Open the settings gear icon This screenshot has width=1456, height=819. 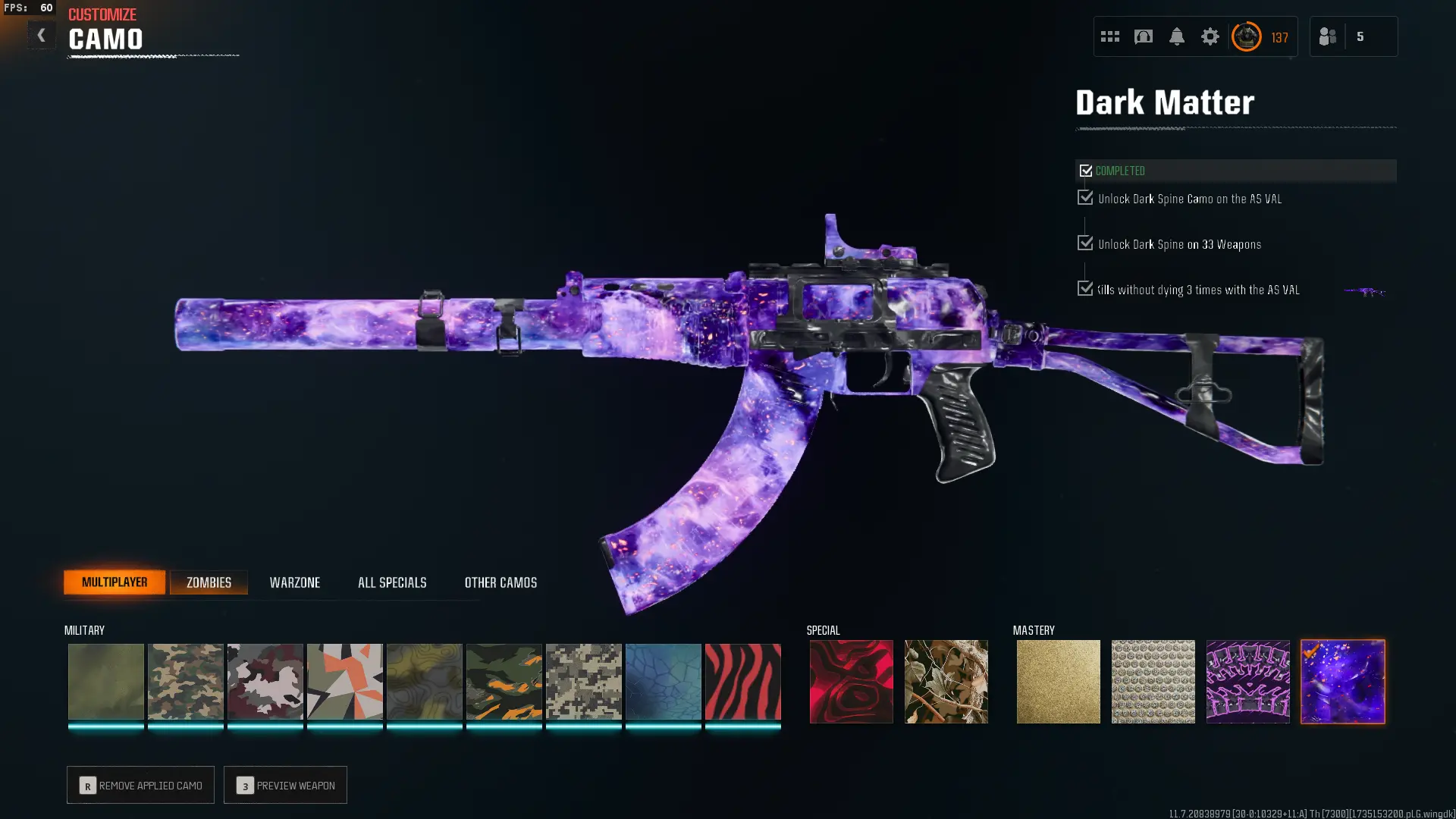1210,36
